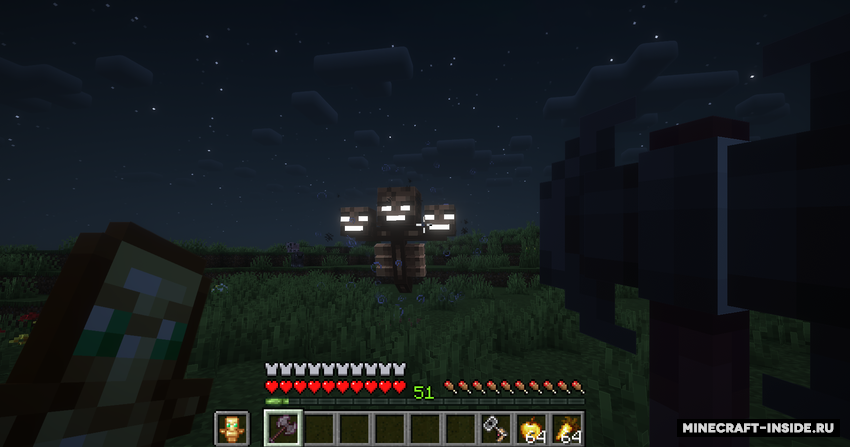This screenshot has height=447, width=850.
Task: Select the iron hammer hotbar slot
Action: (x=495, y=429)
